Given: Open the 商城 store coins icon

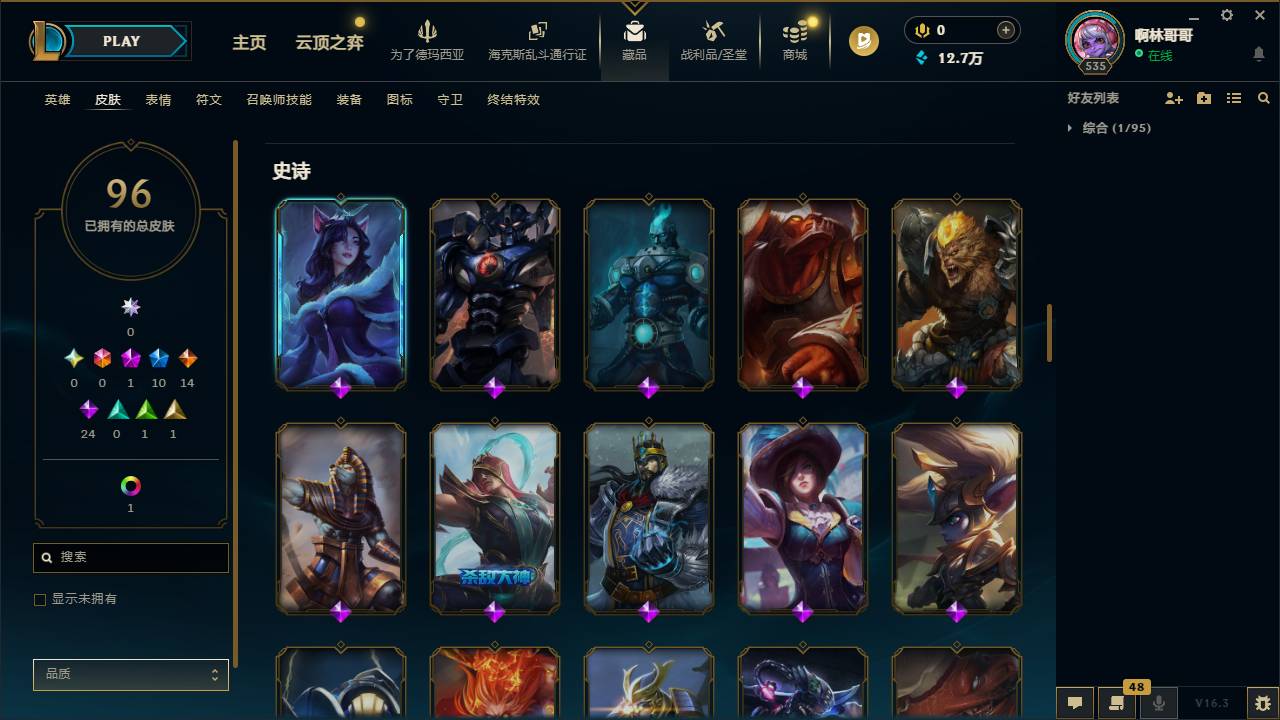Looking at the screenshot, I should pos(794,30).
